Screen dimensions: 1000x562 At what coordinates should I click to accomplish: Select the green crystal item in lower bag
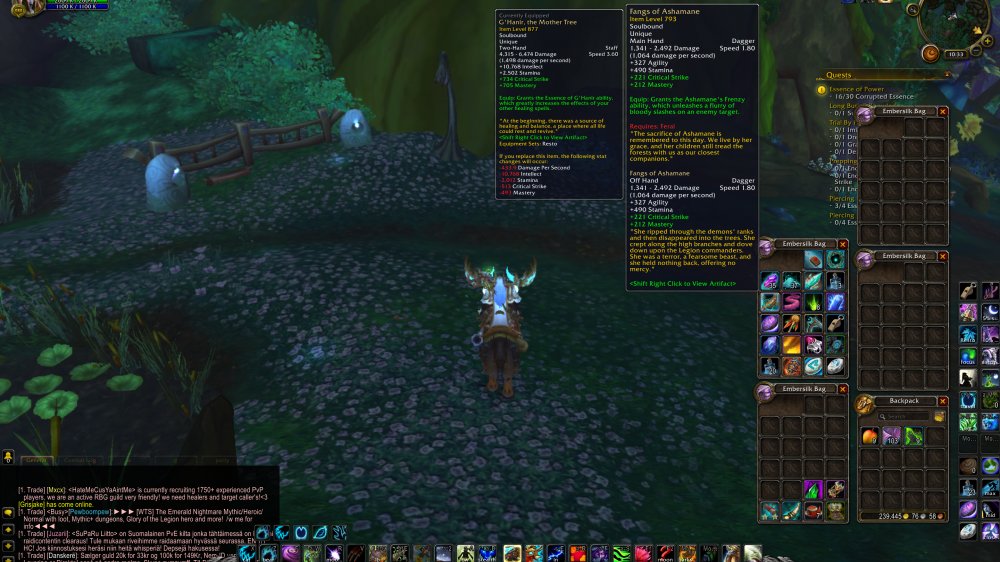point(813,489)
